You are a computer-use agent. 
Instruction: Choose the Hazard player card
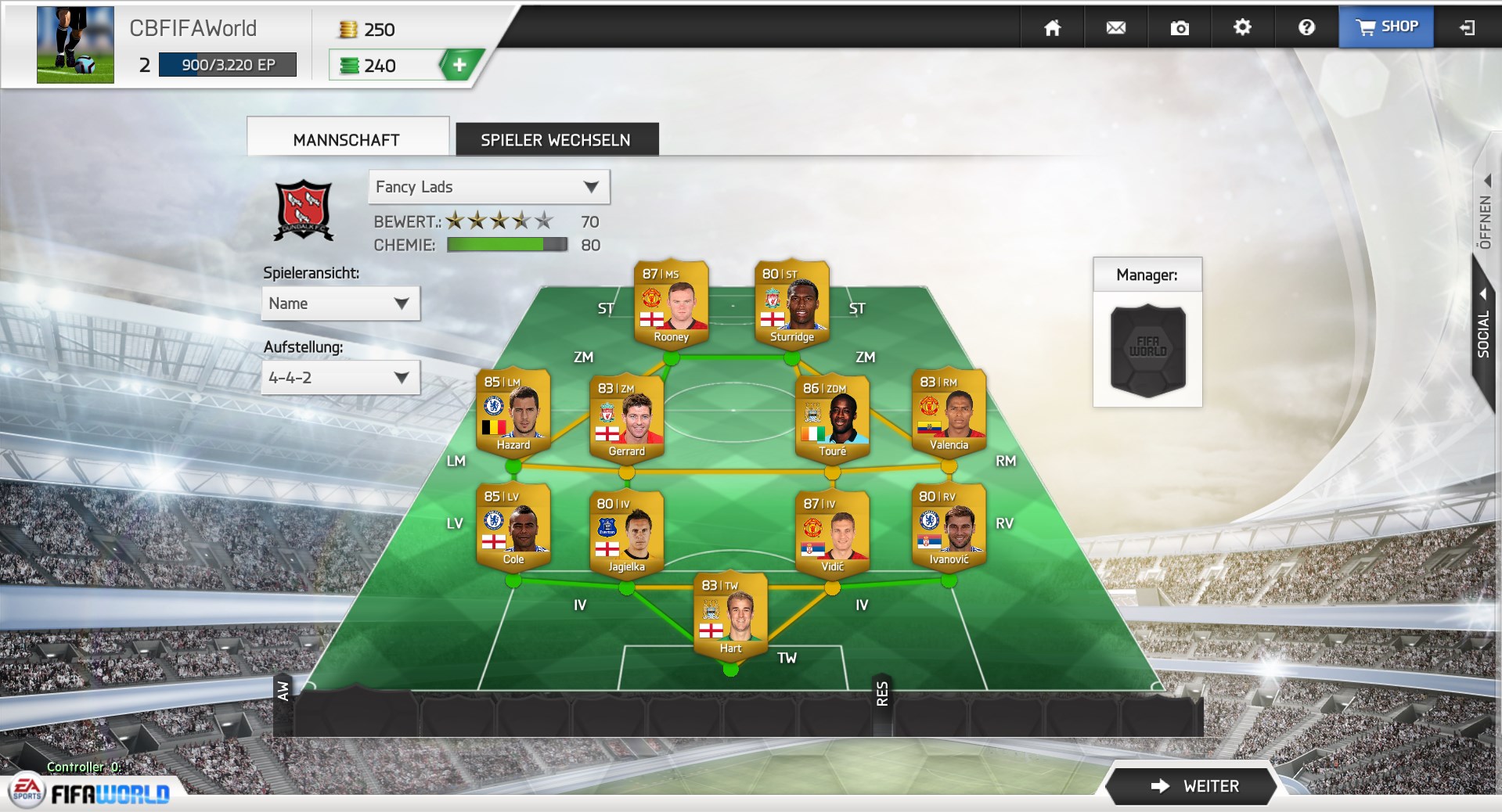point(513,411)
